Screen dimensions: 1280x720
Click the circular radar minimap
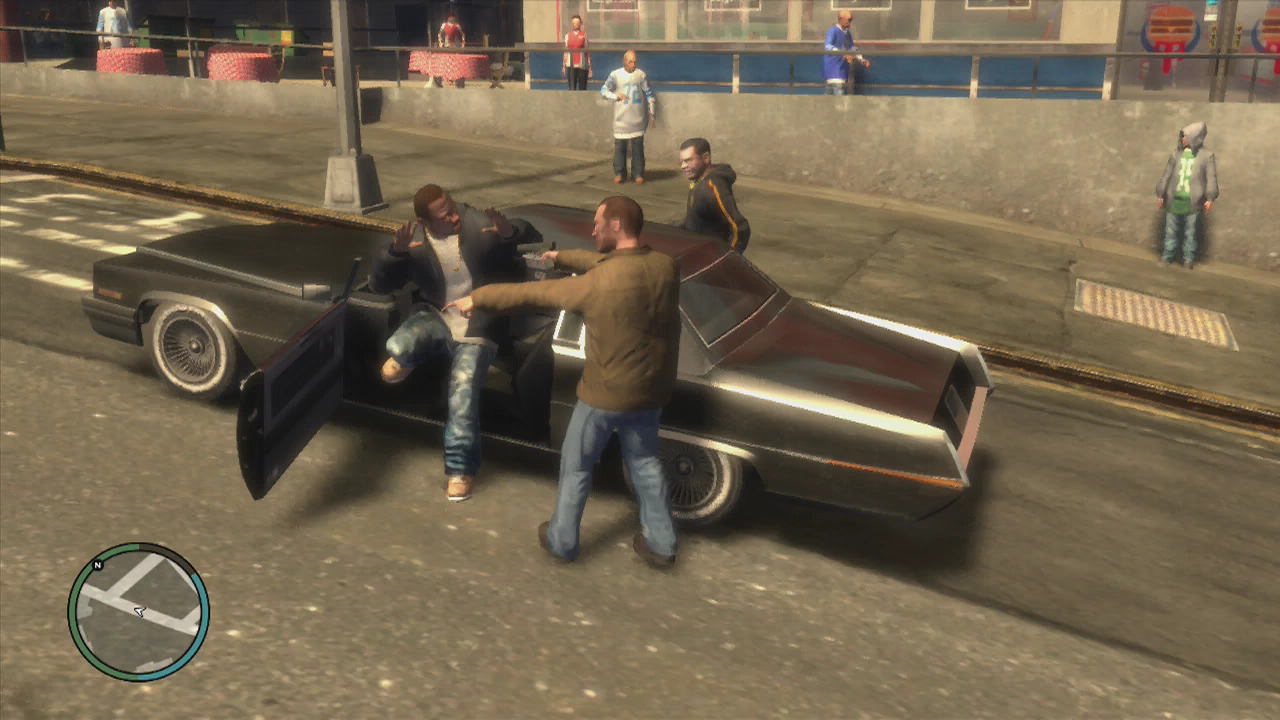coord(138,611)
